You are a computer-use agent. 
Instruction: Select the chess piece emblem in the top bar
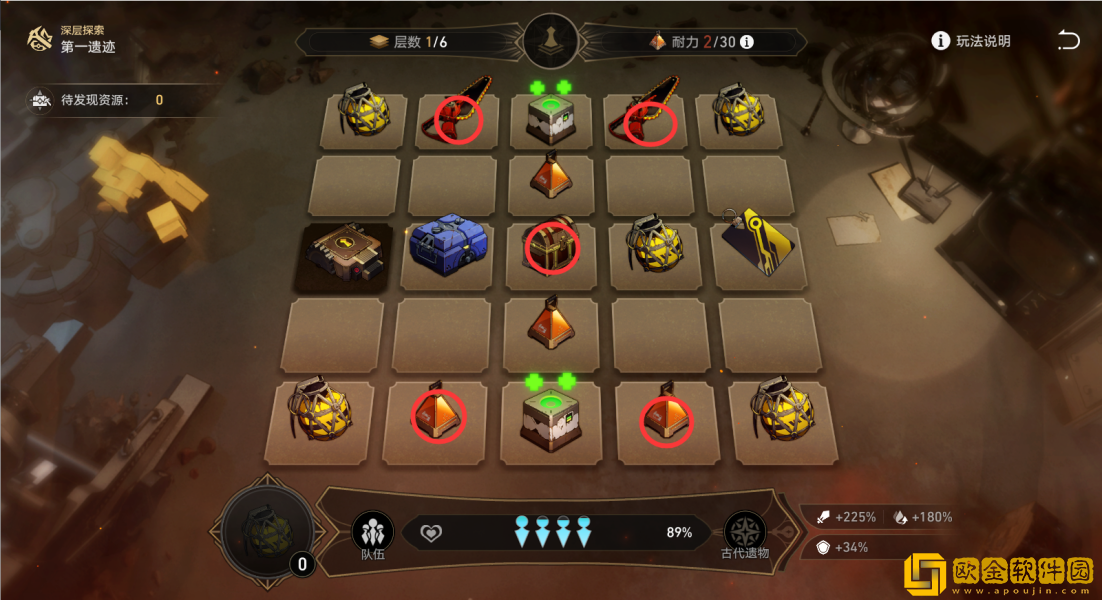point(550,41)
